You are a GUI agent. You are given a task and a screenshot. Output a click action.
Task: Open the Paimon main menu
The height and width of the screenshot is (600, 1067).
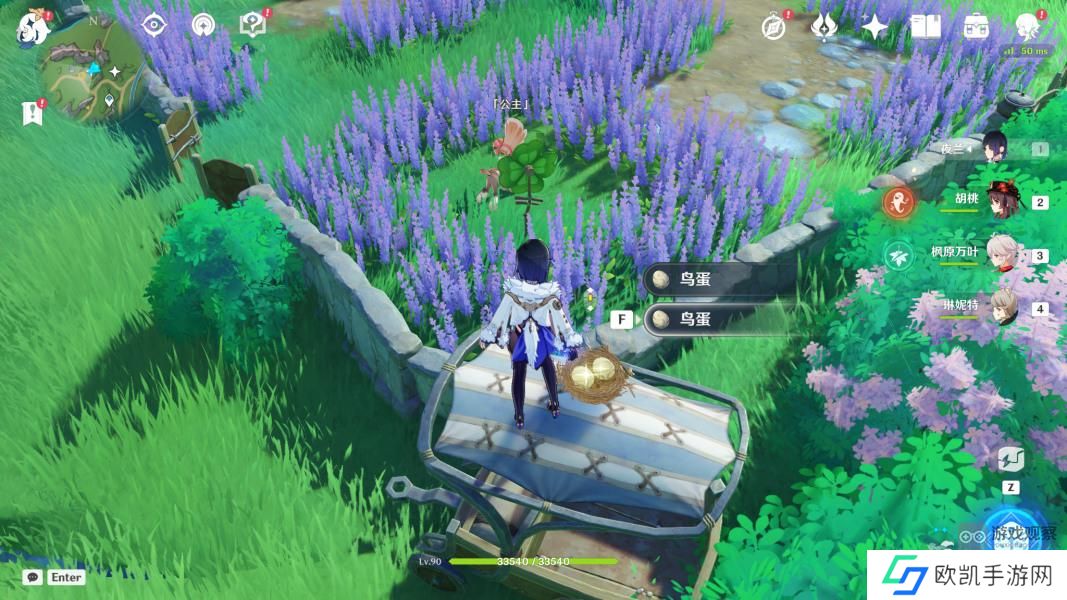coord(33,27)
